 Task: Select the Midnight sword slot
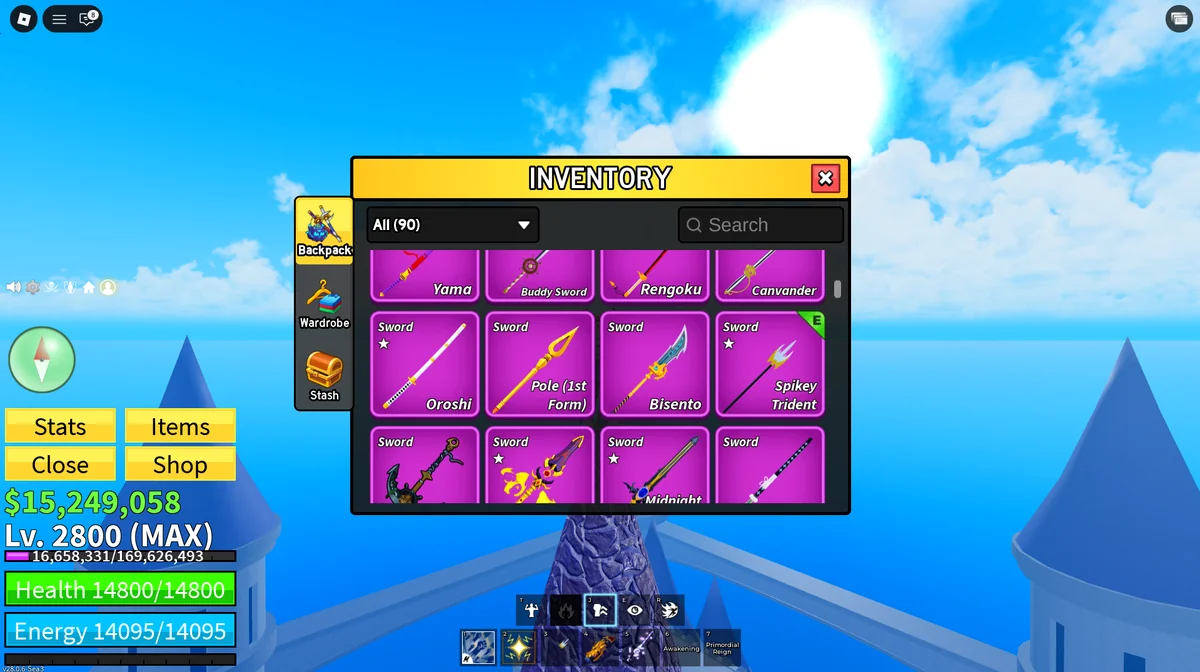point(655,467)
